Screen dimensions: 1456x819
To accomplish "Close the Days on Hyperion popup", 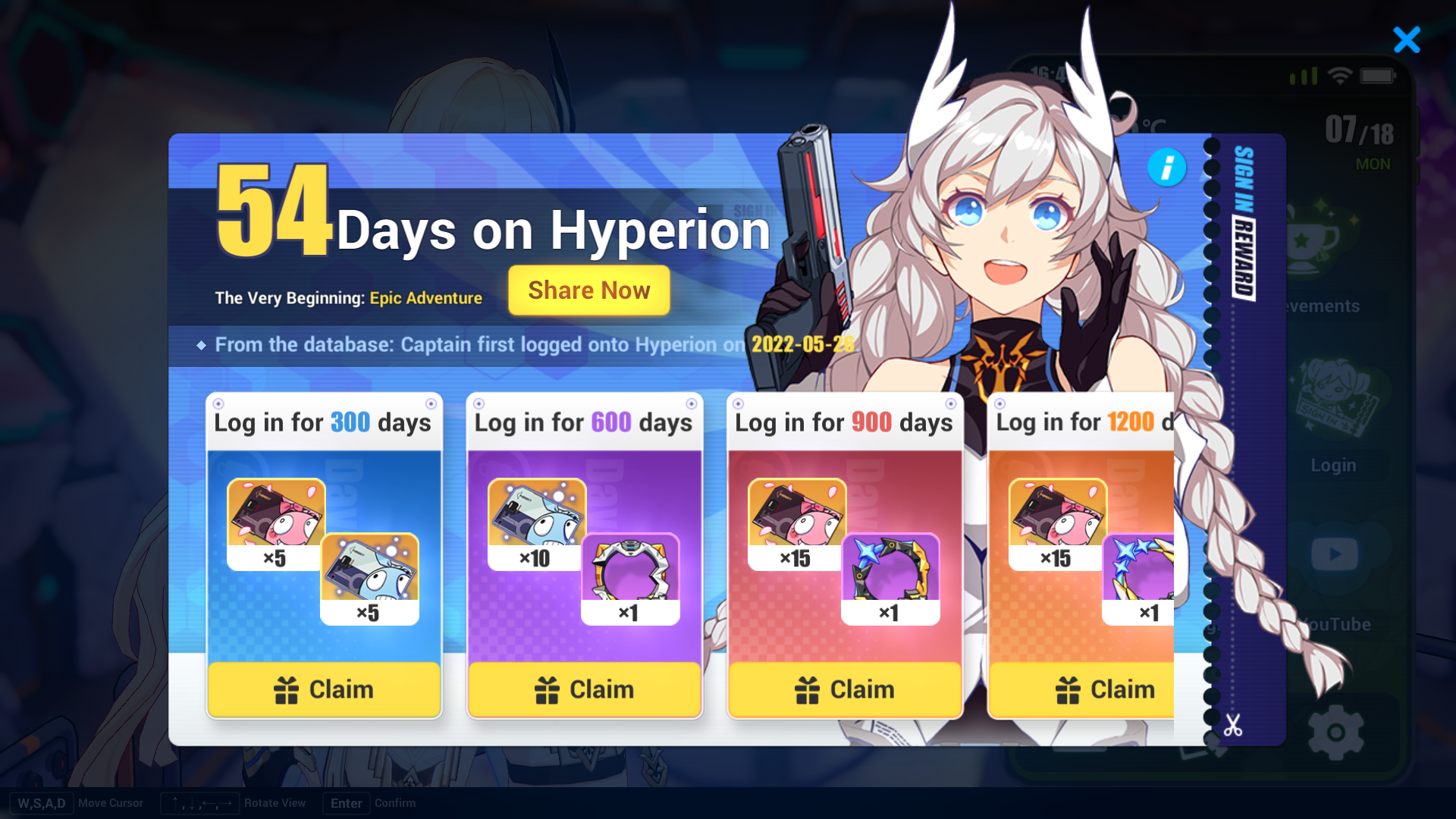I will click(x=1407, y=41).
